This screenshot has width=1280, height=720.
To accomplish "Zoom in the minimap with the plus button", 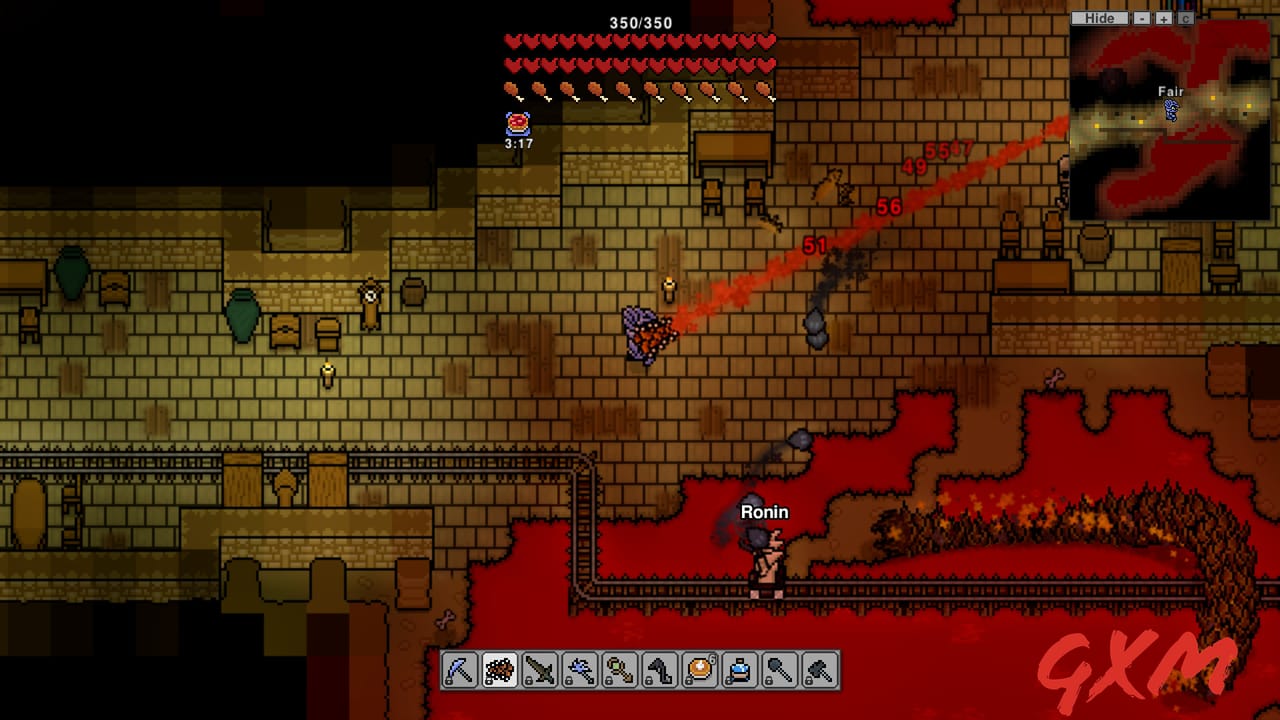I will pos(1163,18).
